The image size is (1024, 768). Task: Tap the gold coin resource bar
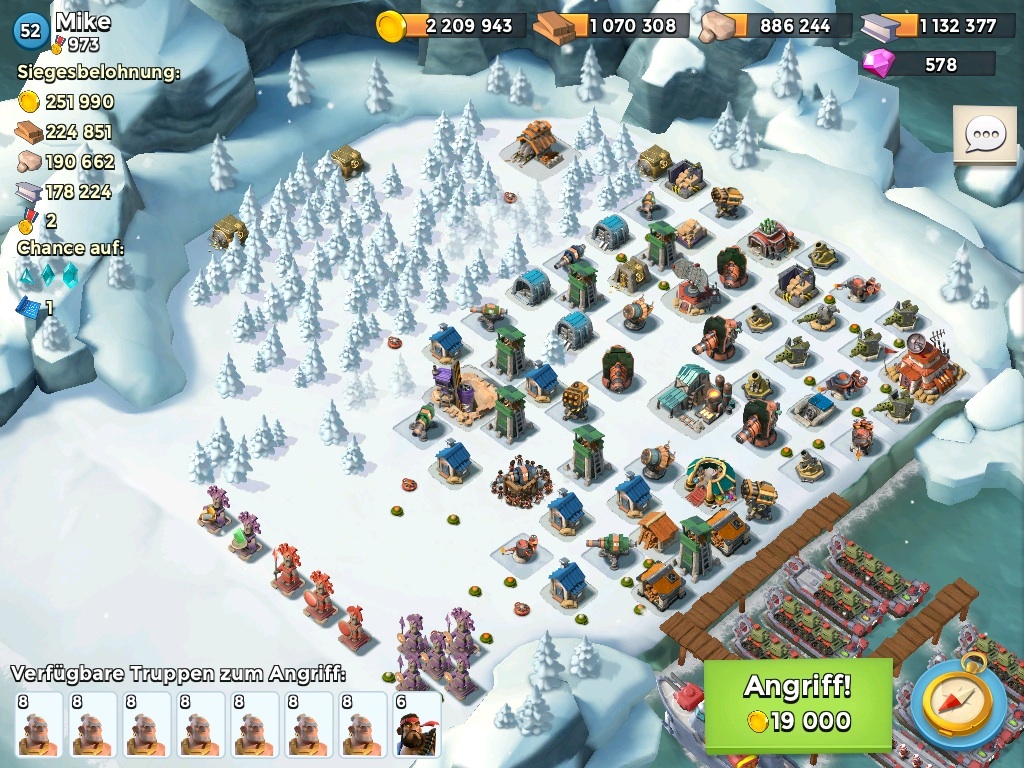point(451,26)
